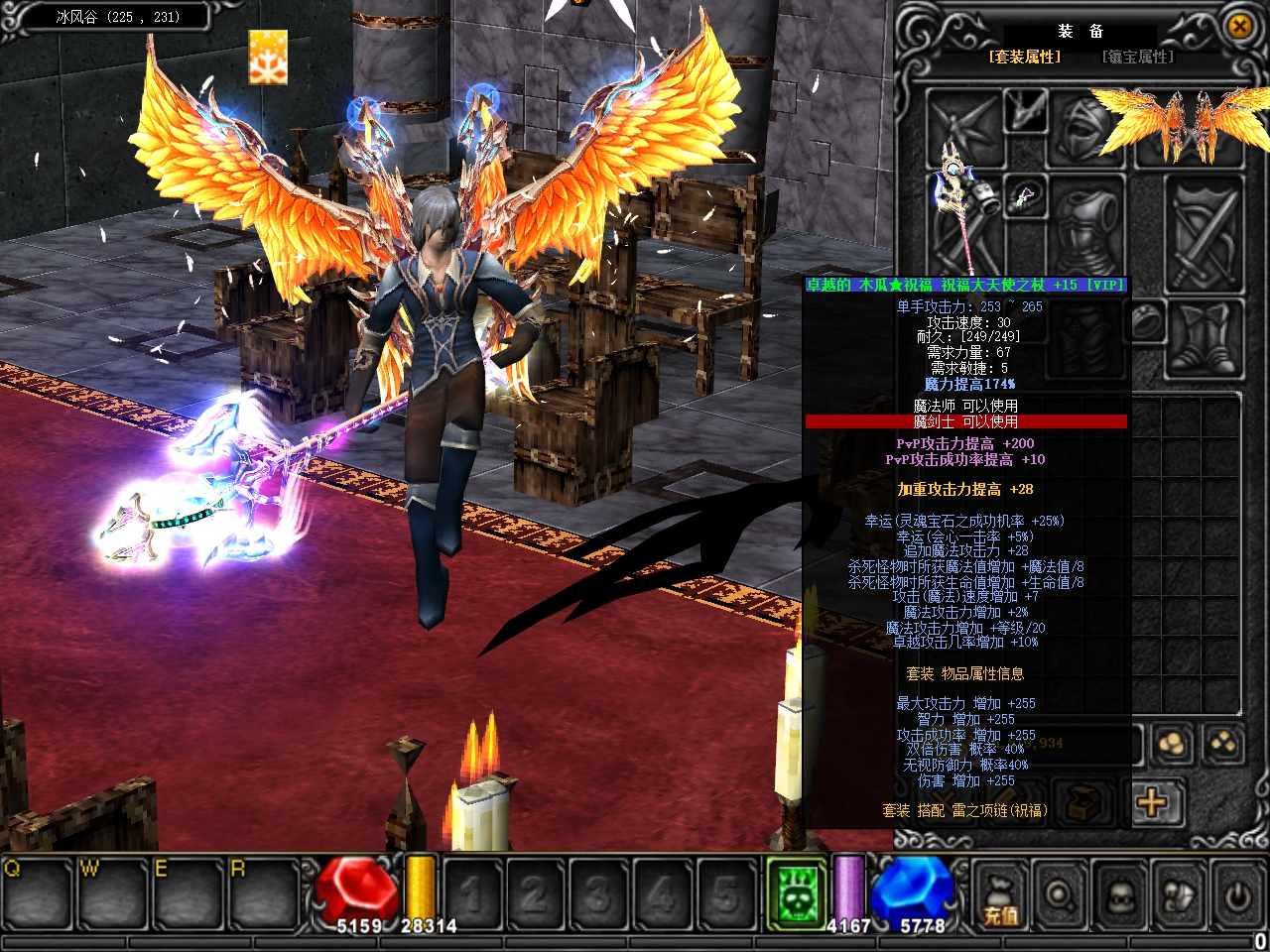Click the equipped necklace slot
The height and width of the screenshot is (952, 1270).
point(1026,195)
